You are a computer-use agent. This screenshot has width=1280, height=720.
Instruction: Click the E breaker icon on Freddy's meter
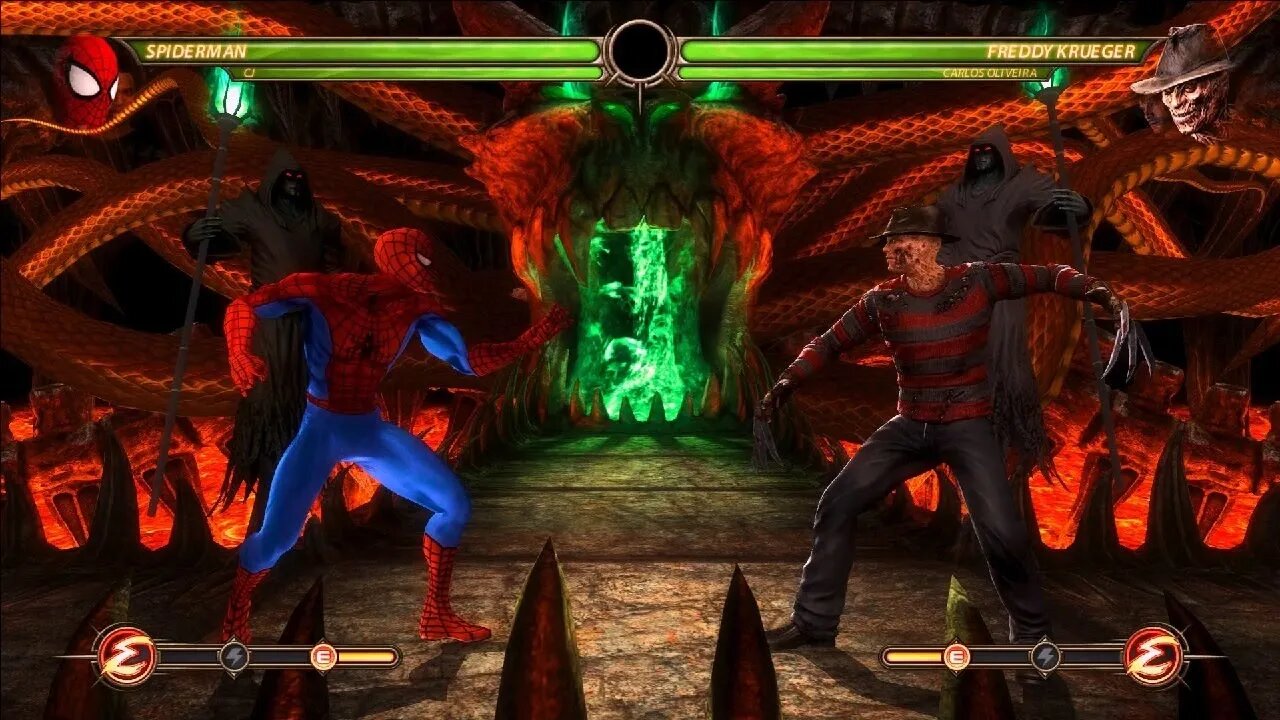(957, 658)
